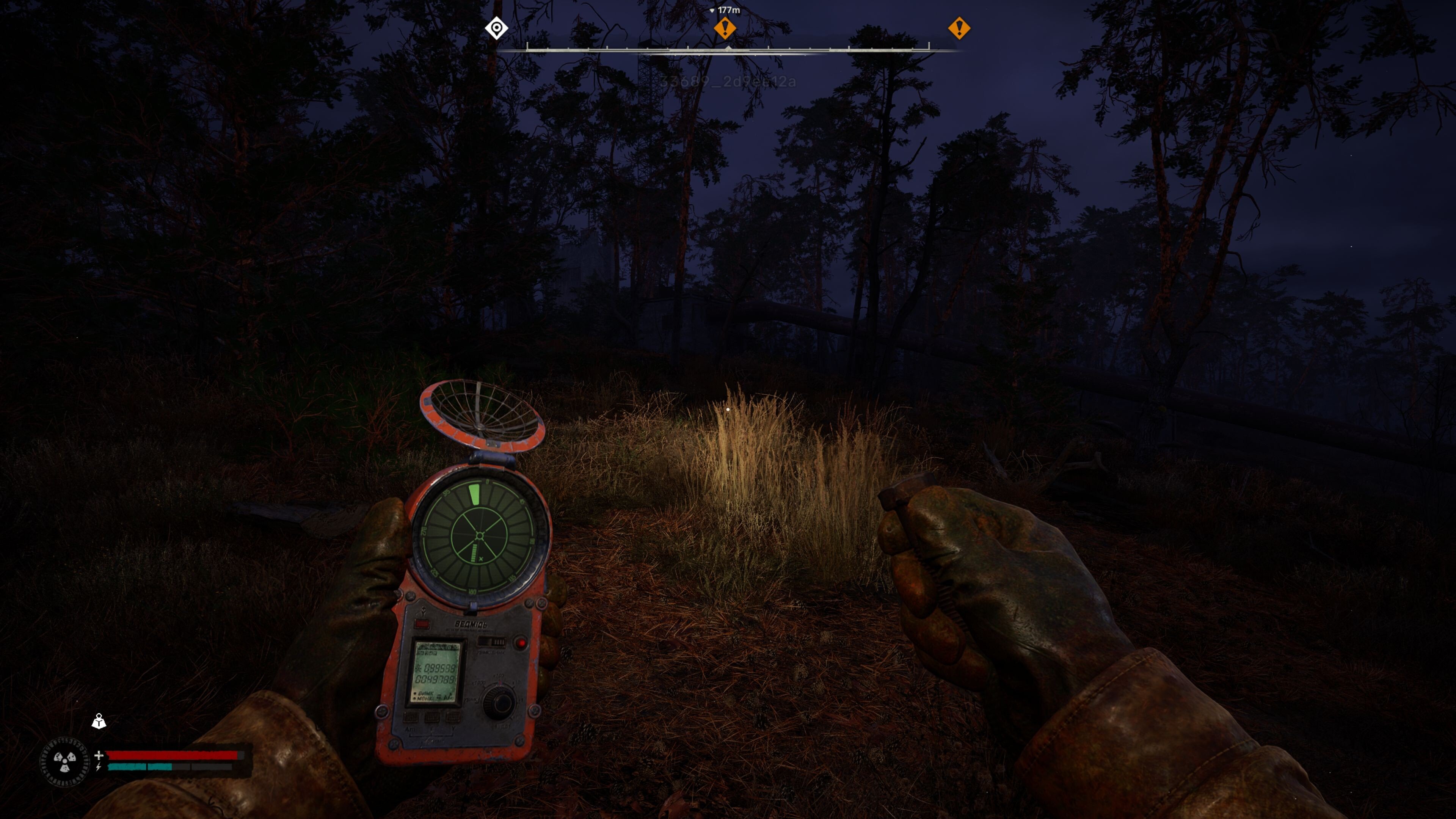Flip the Y switch below the detector screen
Image resolution: width=1456 pixels, height=819 pixels.
(453, 717)
